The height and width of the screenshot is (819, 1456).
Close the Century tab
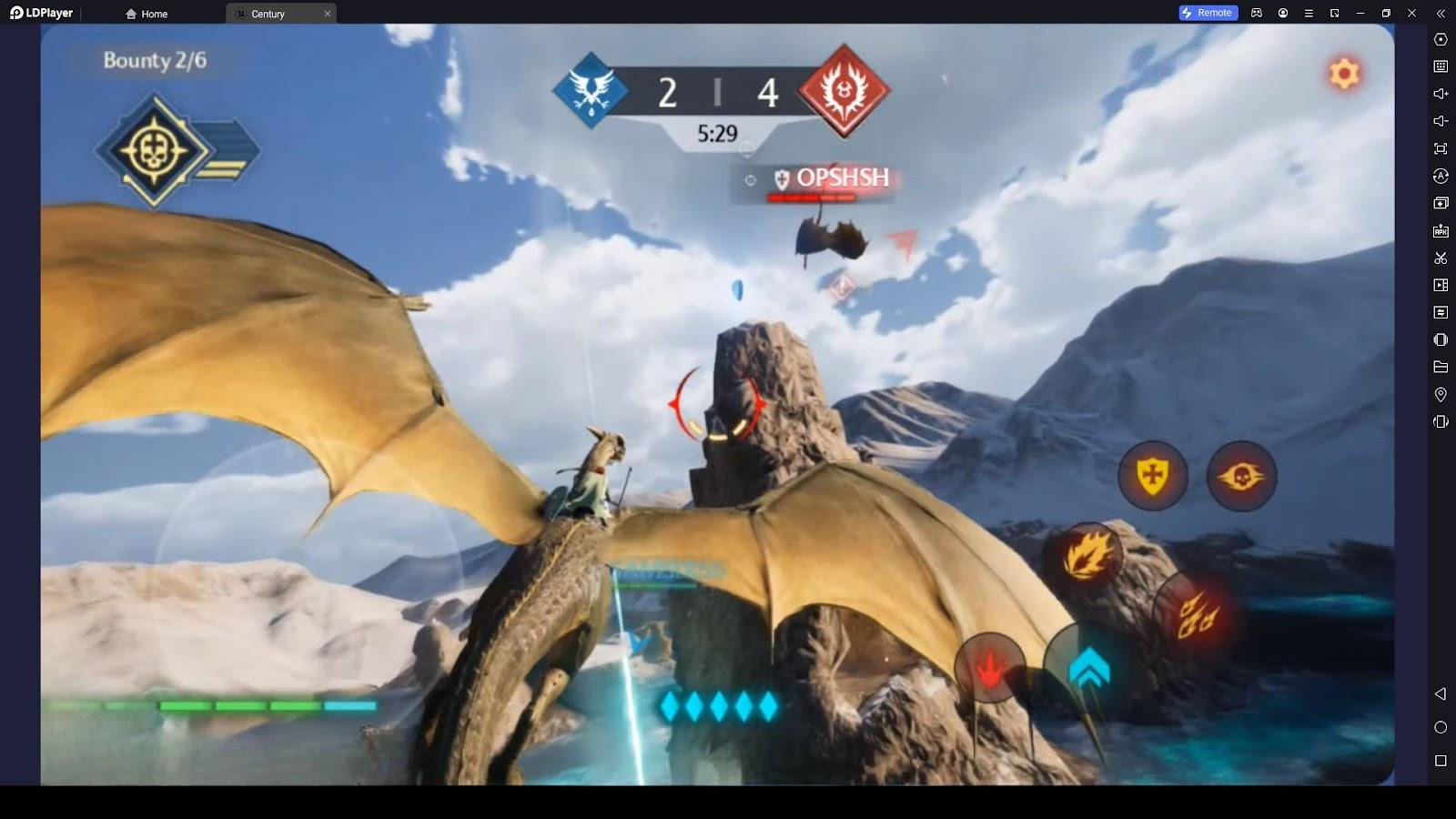coord(328,14)
